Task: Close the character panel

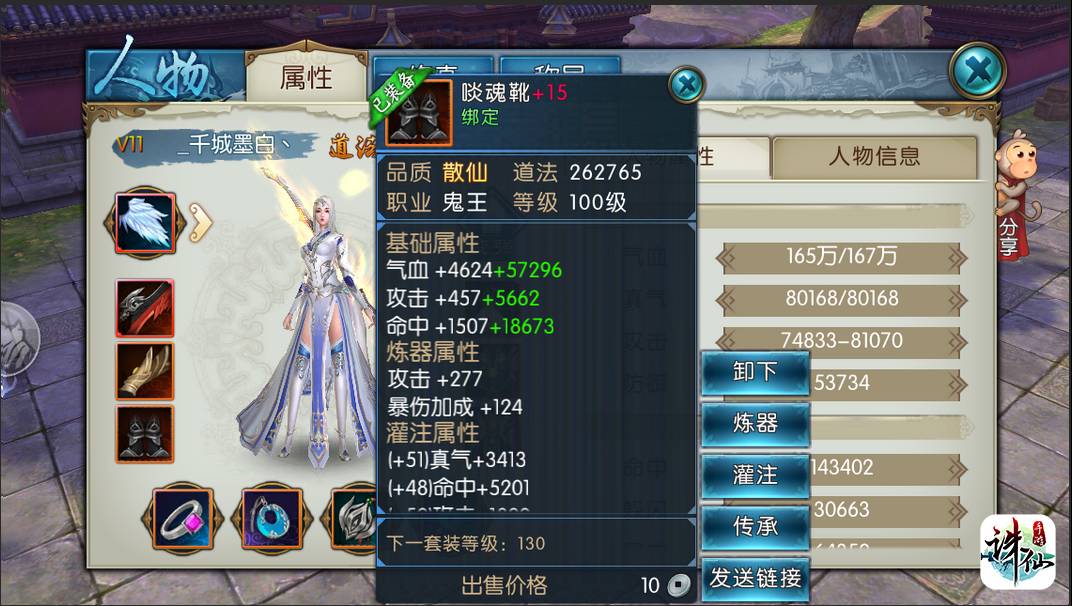Action: [x=976, y=71]
